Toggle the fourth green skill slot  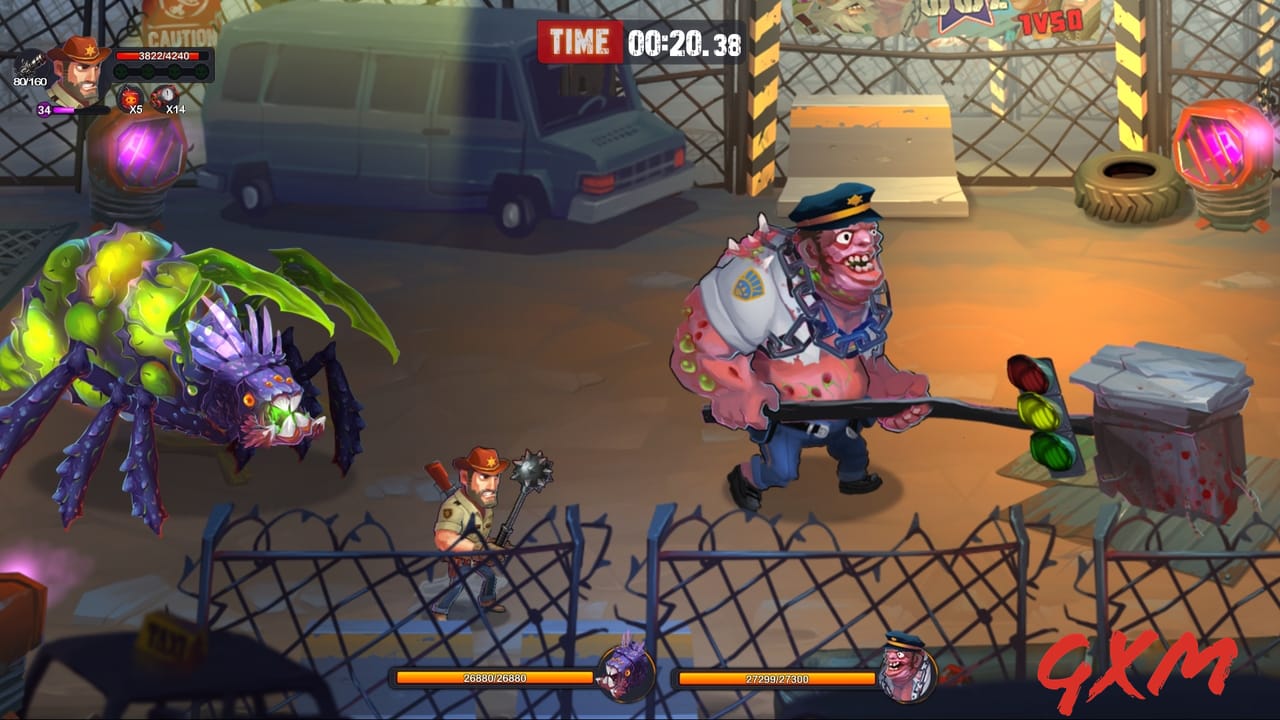[200, 71]
